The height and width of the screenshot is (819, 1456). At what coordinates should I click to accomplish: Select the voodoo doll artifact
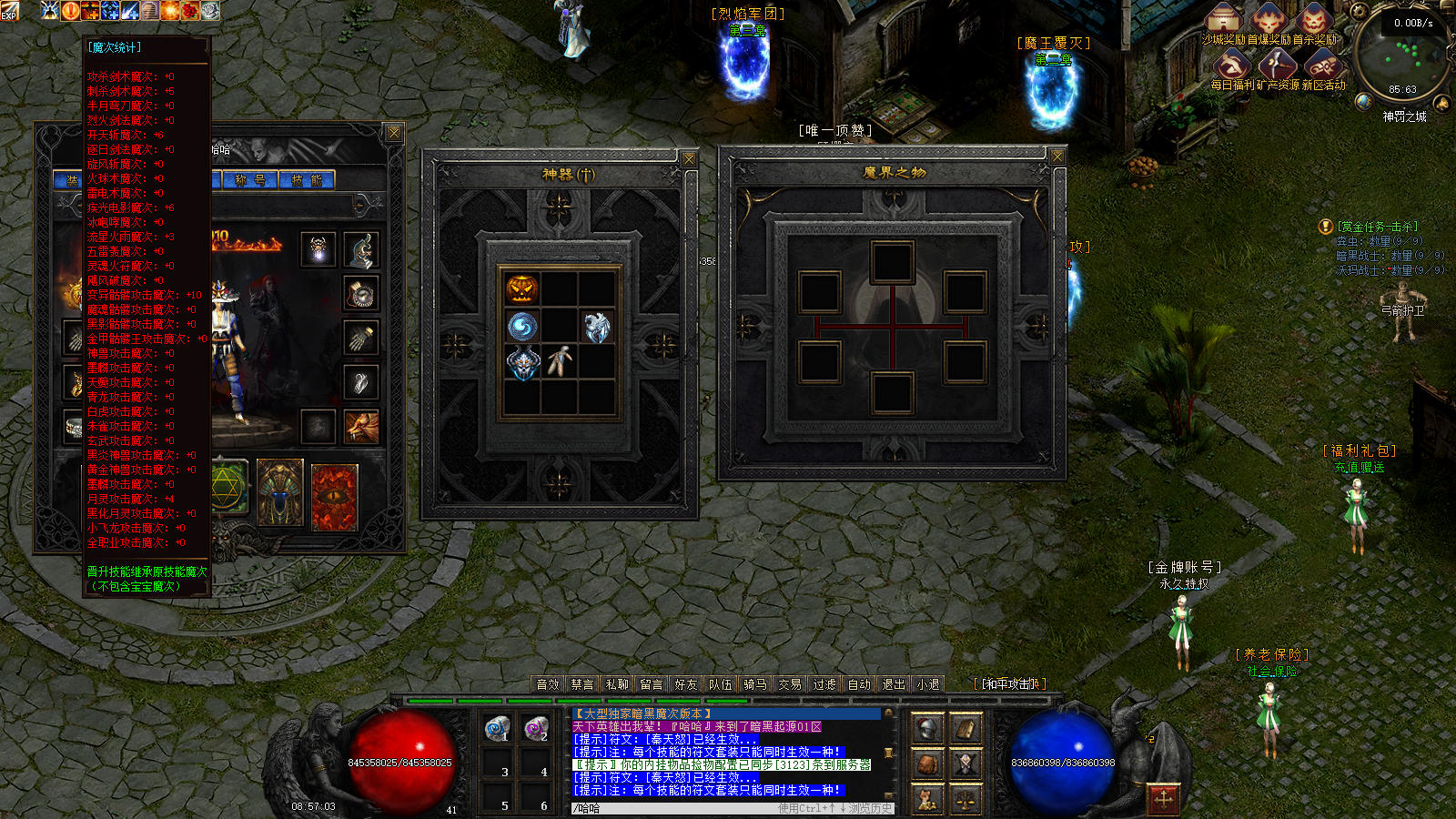click(560, 361)
